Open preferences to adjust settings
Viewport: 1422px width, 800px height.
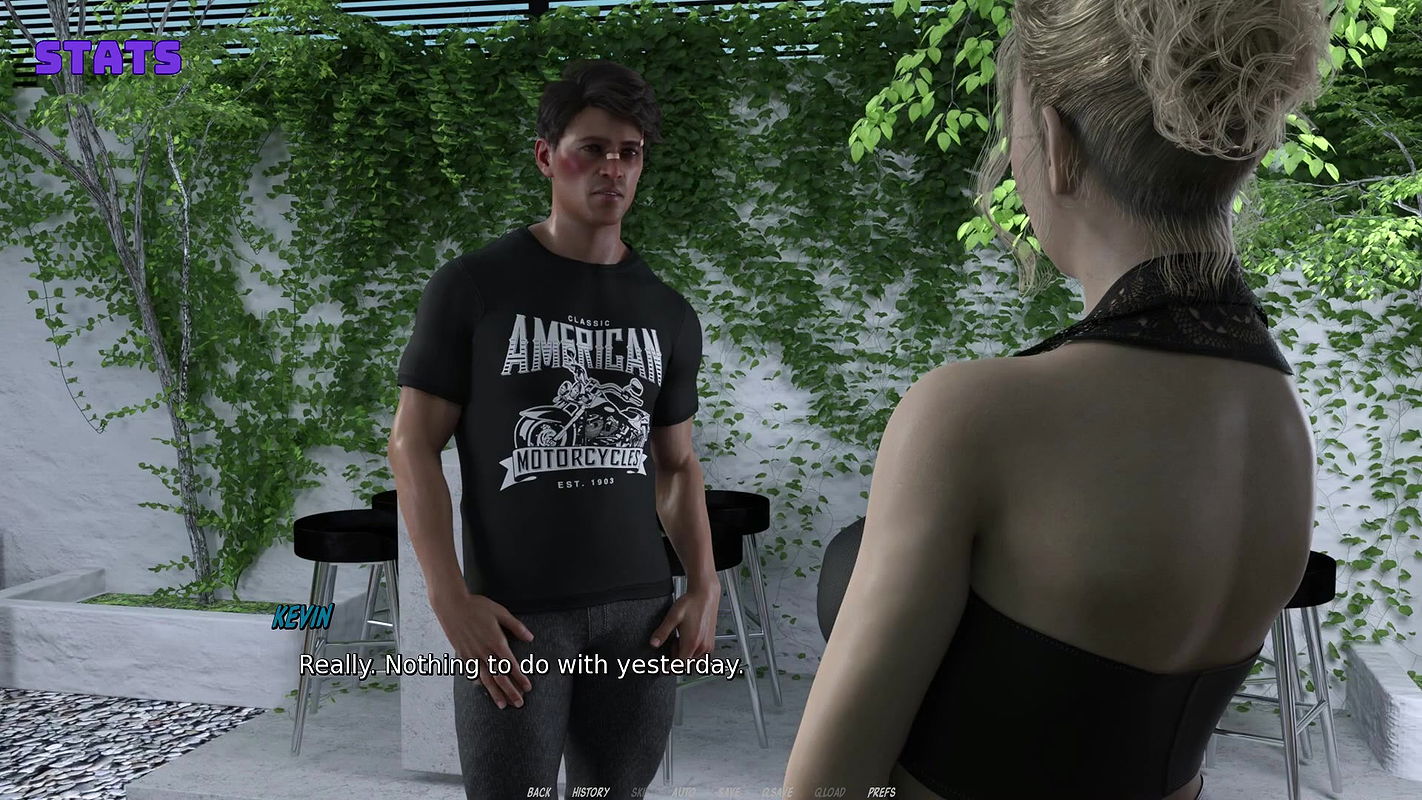point(882,792)
